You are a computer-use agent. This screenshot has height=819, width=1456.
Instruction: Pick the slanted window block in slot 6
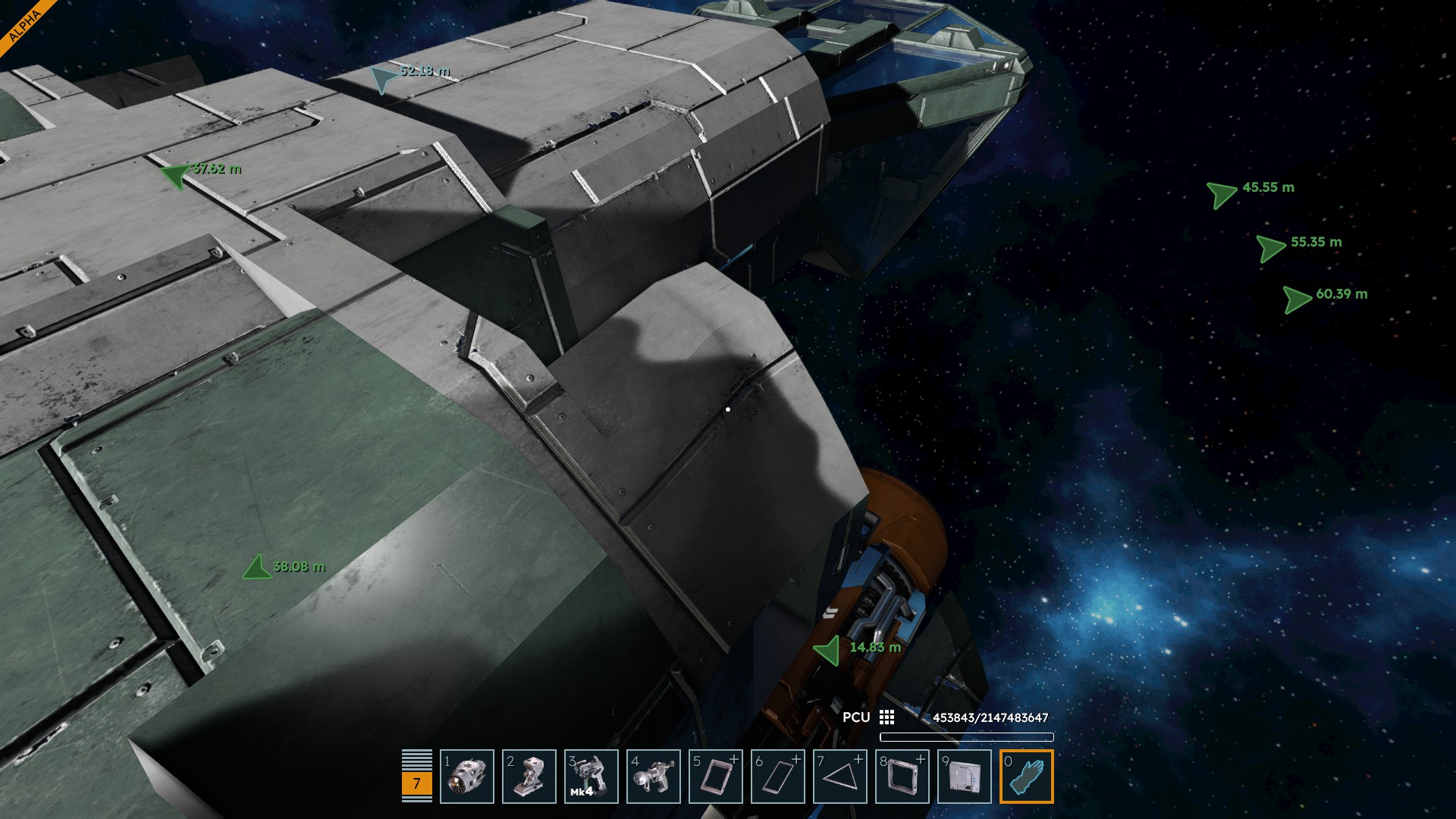[778, 777]
